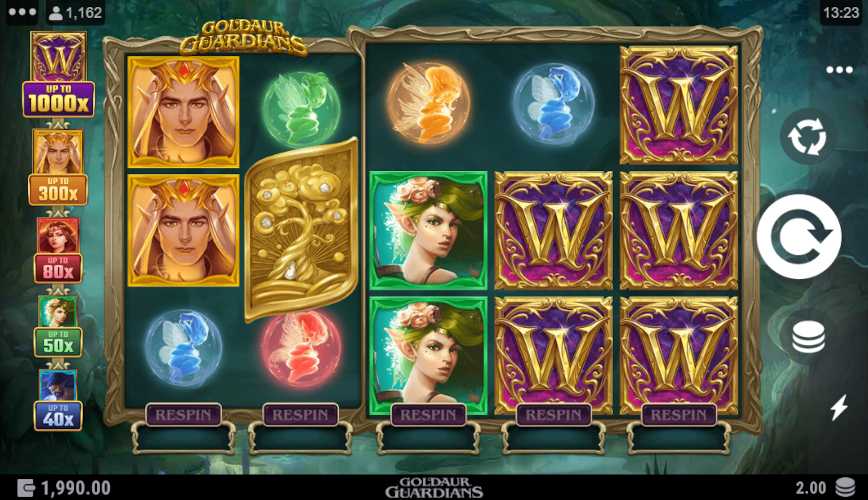868x500 pixels.
Task: Show the golden king up to 300x payout
Action: pos(58,167)
